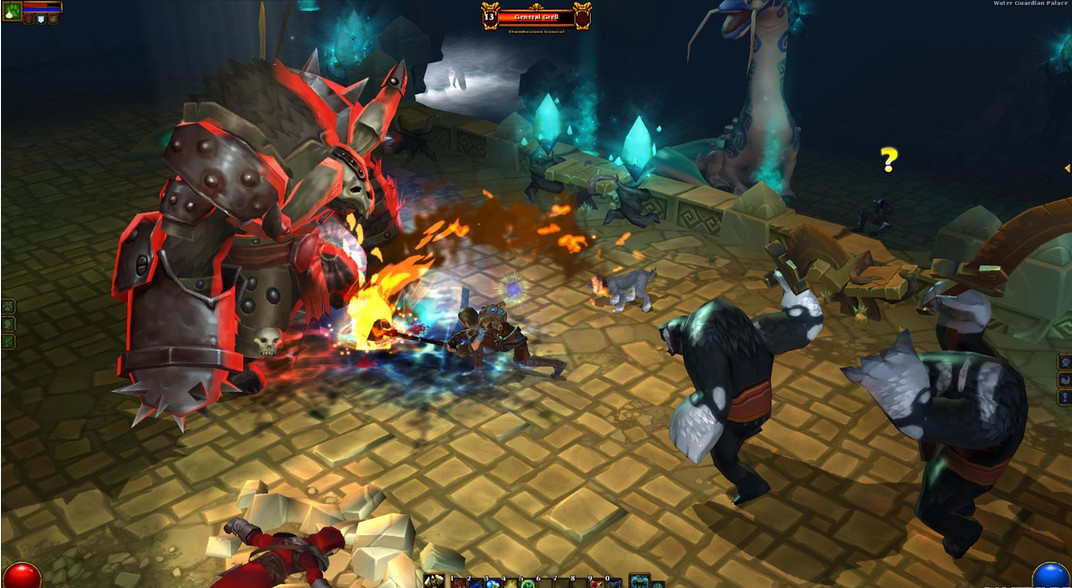This screenshot has height=588, width=1072.
Task: Use the red item in hotbar slot 9
Action: click(x=597, y=583)
